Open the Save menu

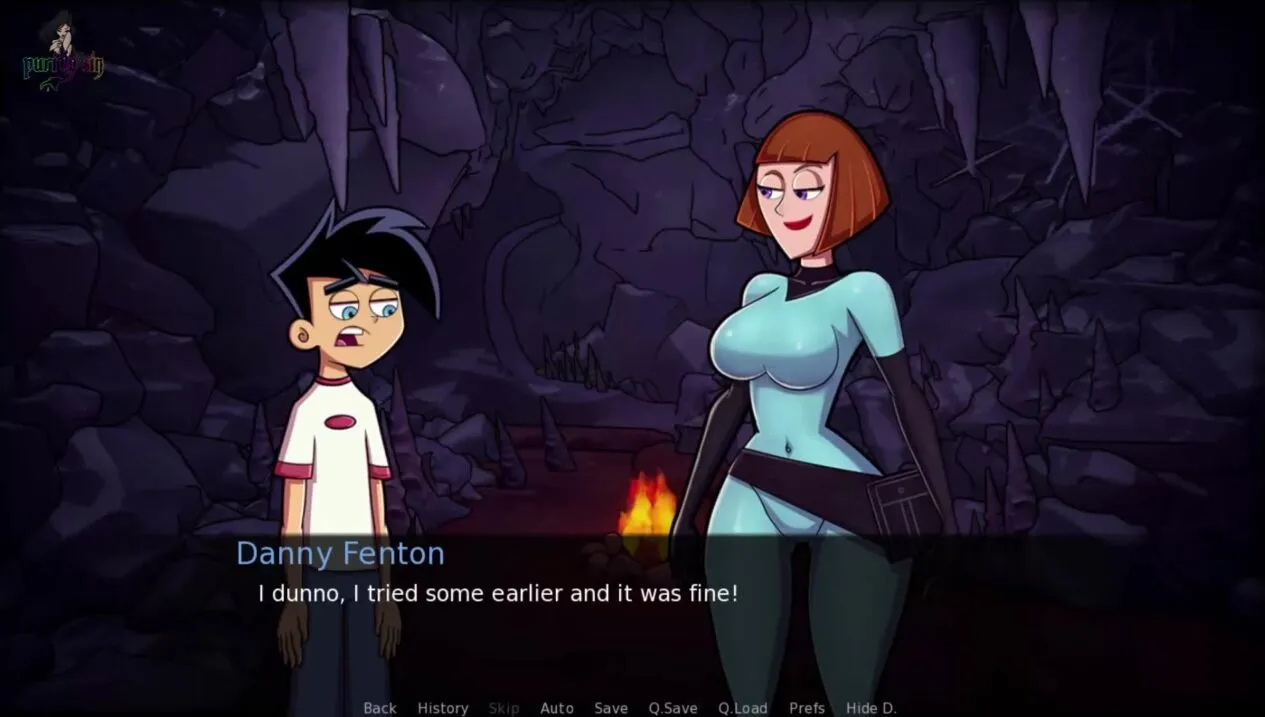point(611,708)
